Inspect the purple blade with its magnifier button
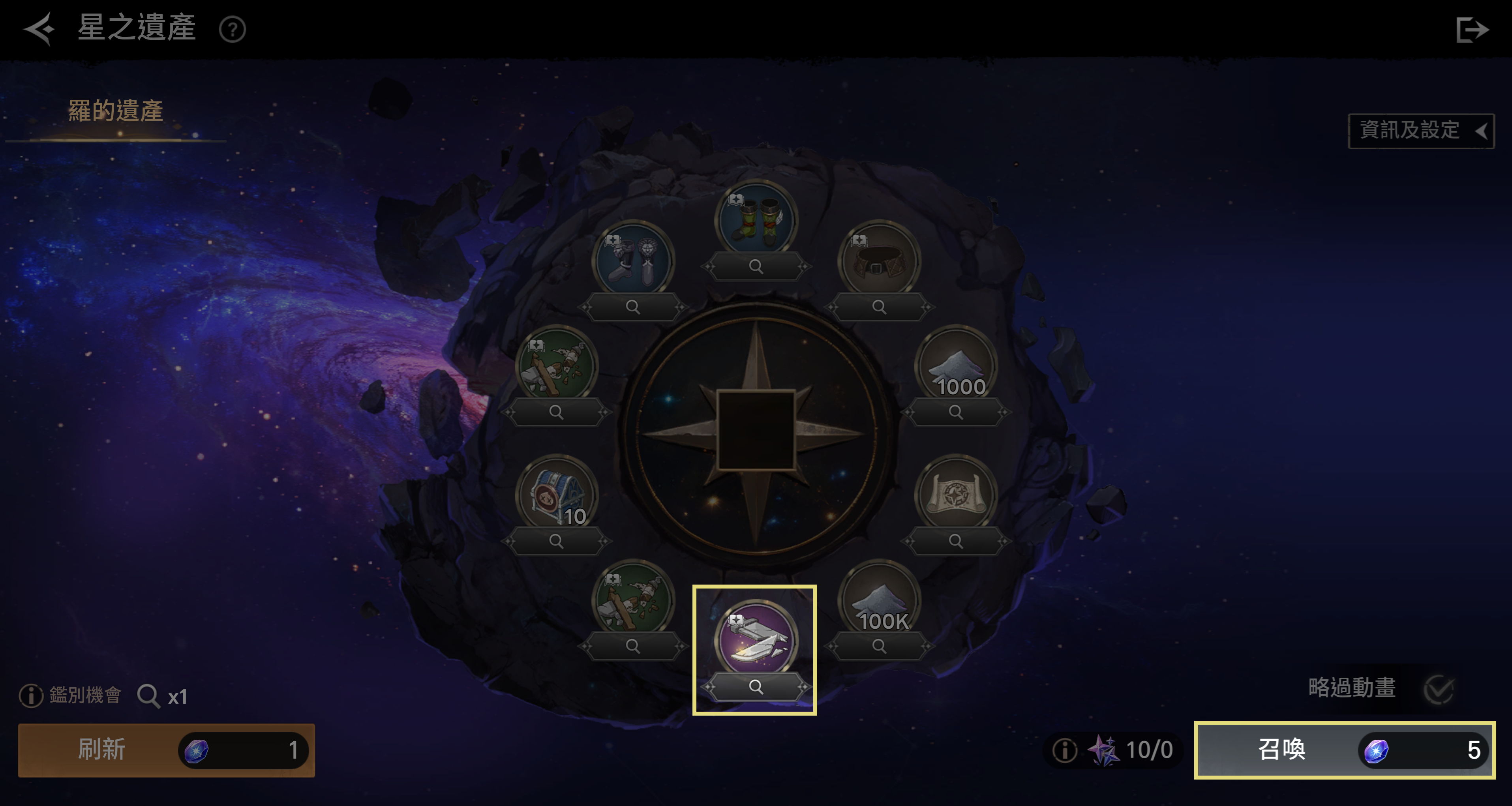The height and width of the screenshot is (806, 1512). pos(756,686)
